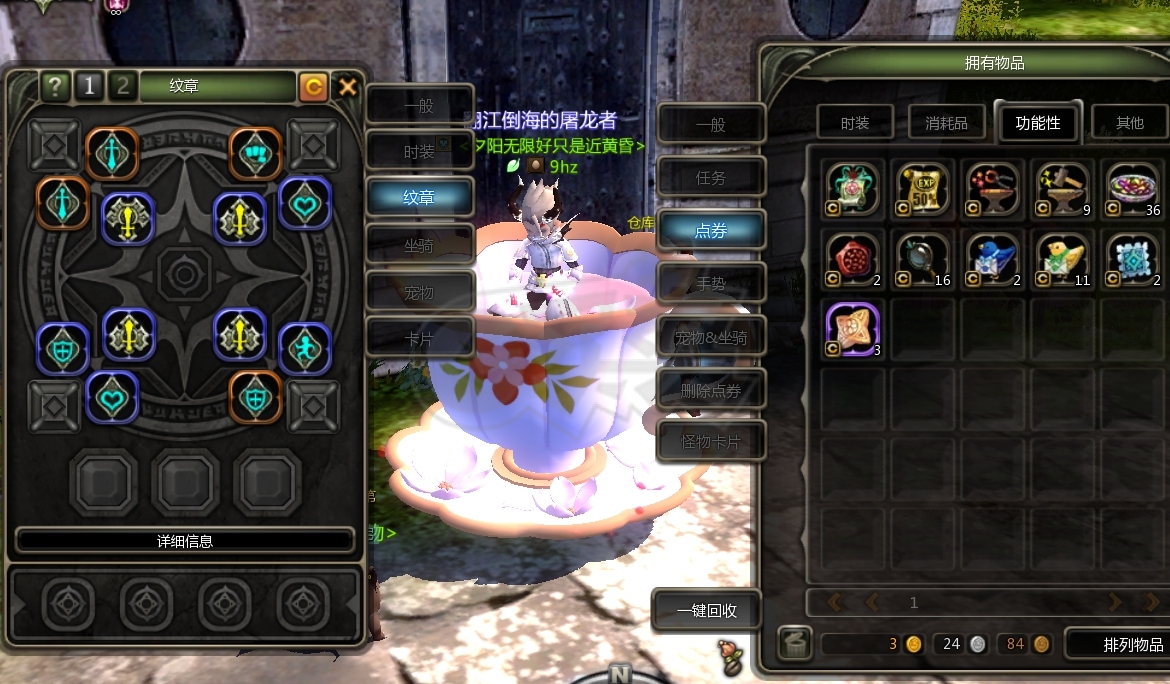
Task: Choose the bowl of gems item
Action: click(x=1130, y=189)
